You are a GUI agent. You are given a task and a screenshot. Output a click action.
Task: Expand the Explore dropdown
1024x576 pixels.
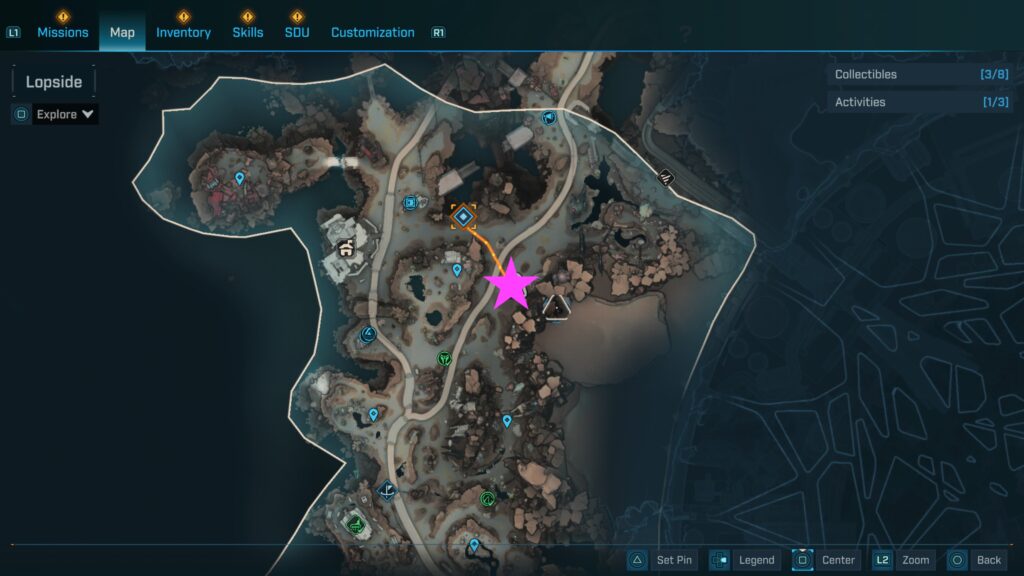pos(65,114)
